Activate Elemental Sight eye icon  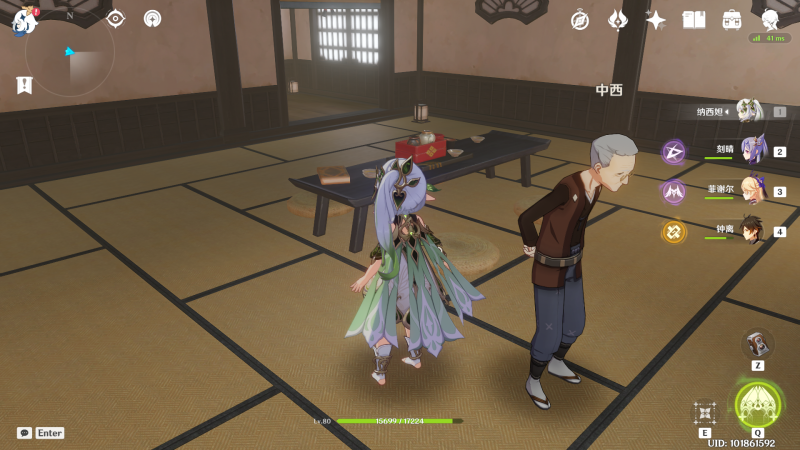tap(115, 18)
